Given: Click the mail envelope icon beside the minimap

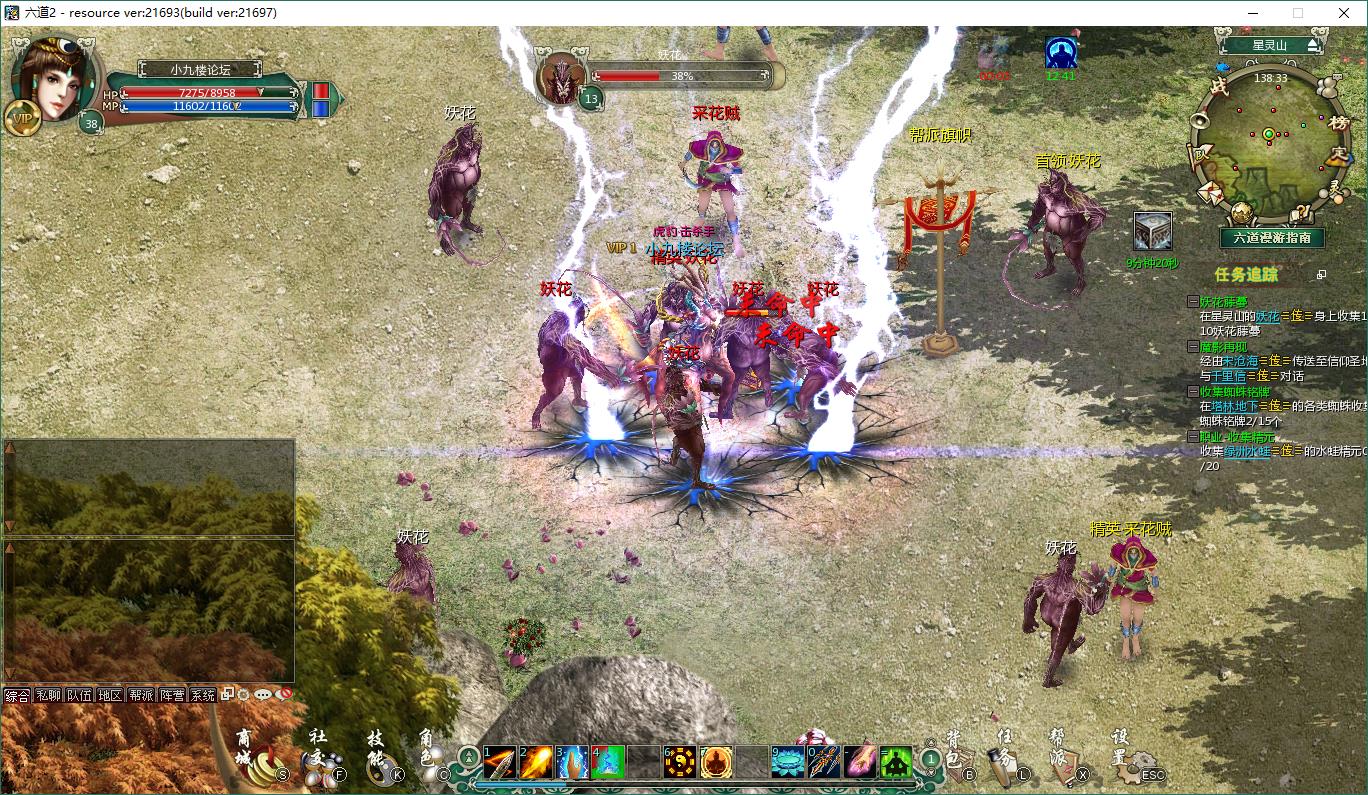Looking at the screenshot, I should tap(1208, 194).
